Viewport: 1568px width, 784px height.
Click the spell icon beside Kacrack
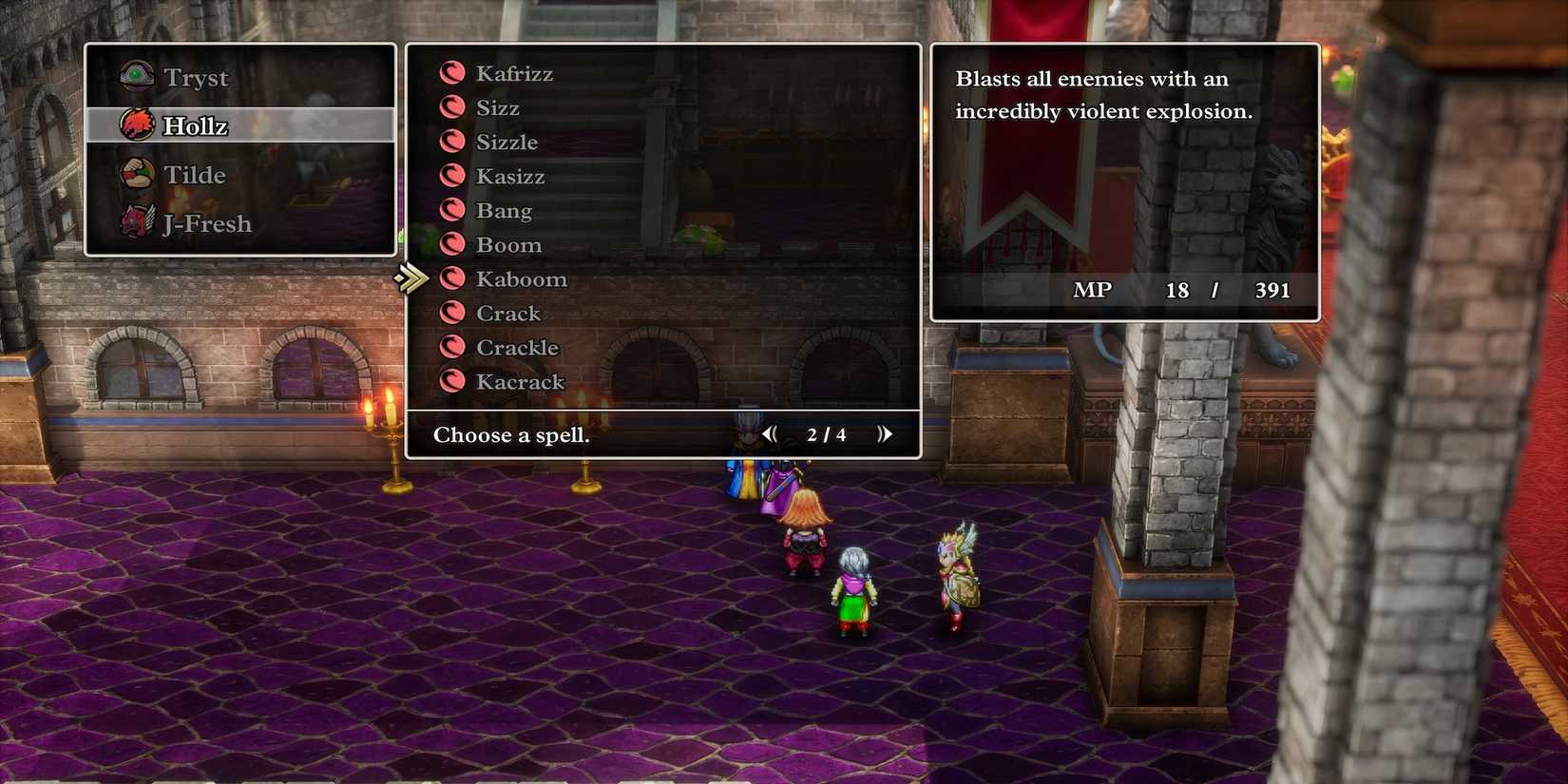(451, 380)
